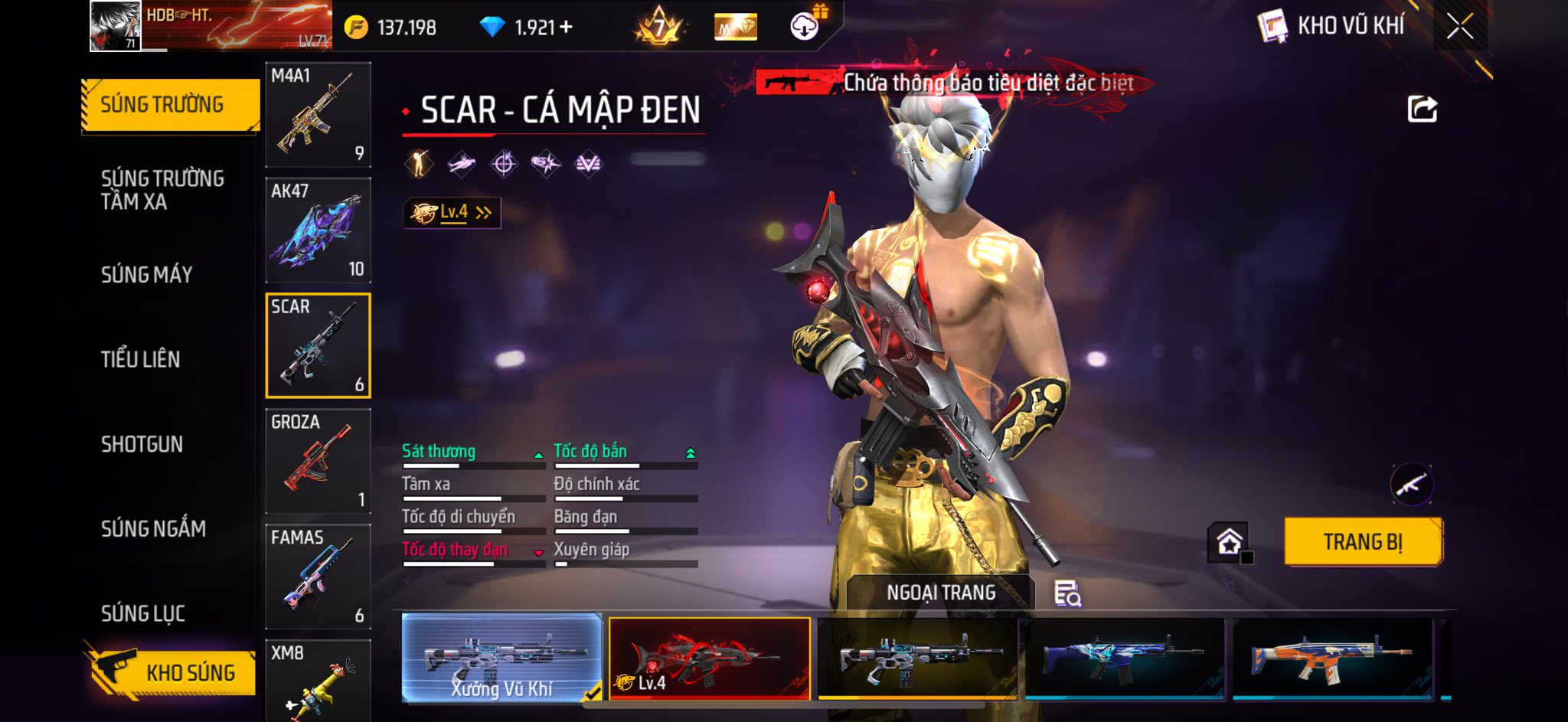
Task: Equip the skin with Trang Bị button
Action: [x=1363, y=542]
